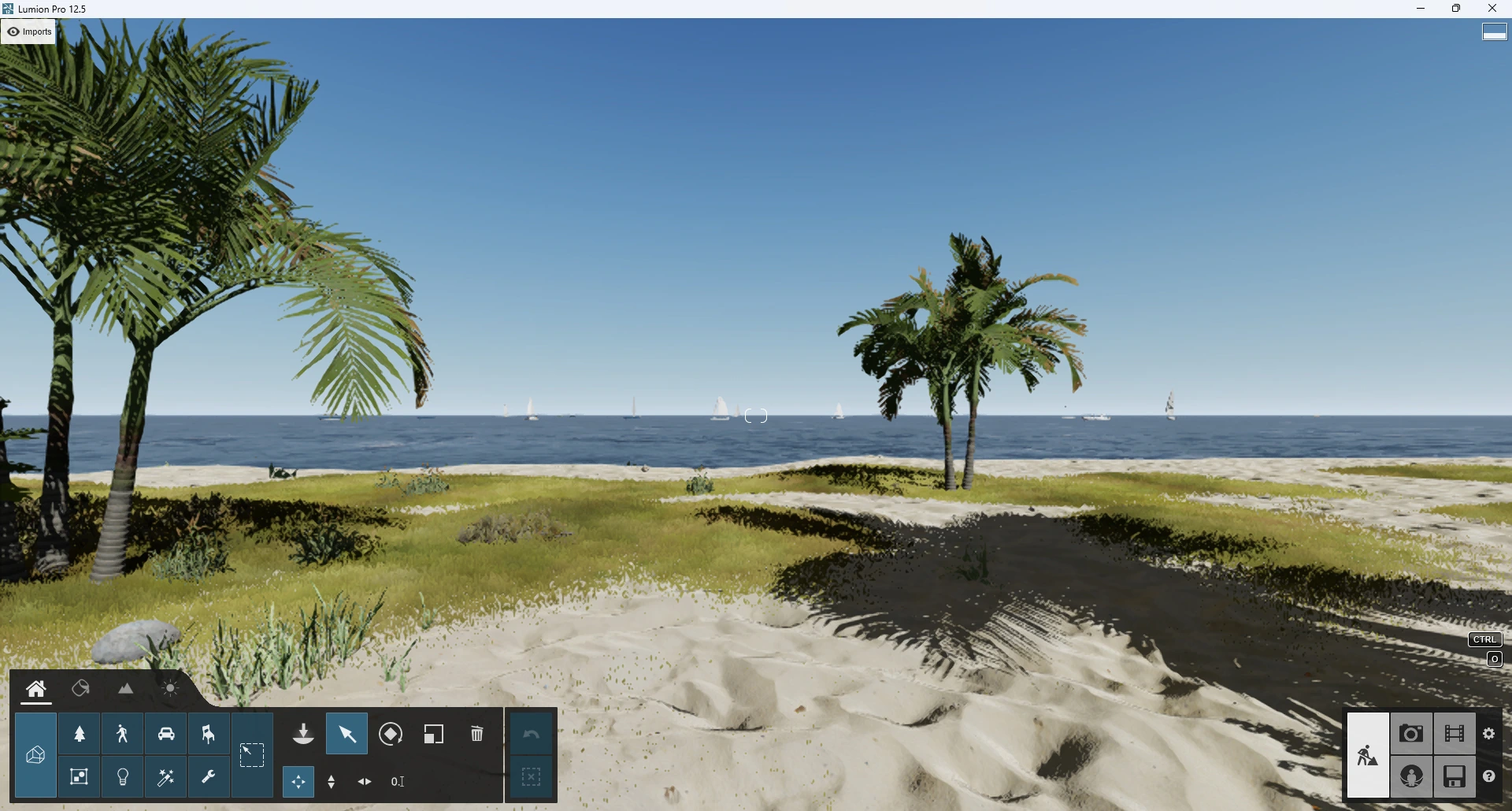Open the chair furniture objects category

(209, 735)
